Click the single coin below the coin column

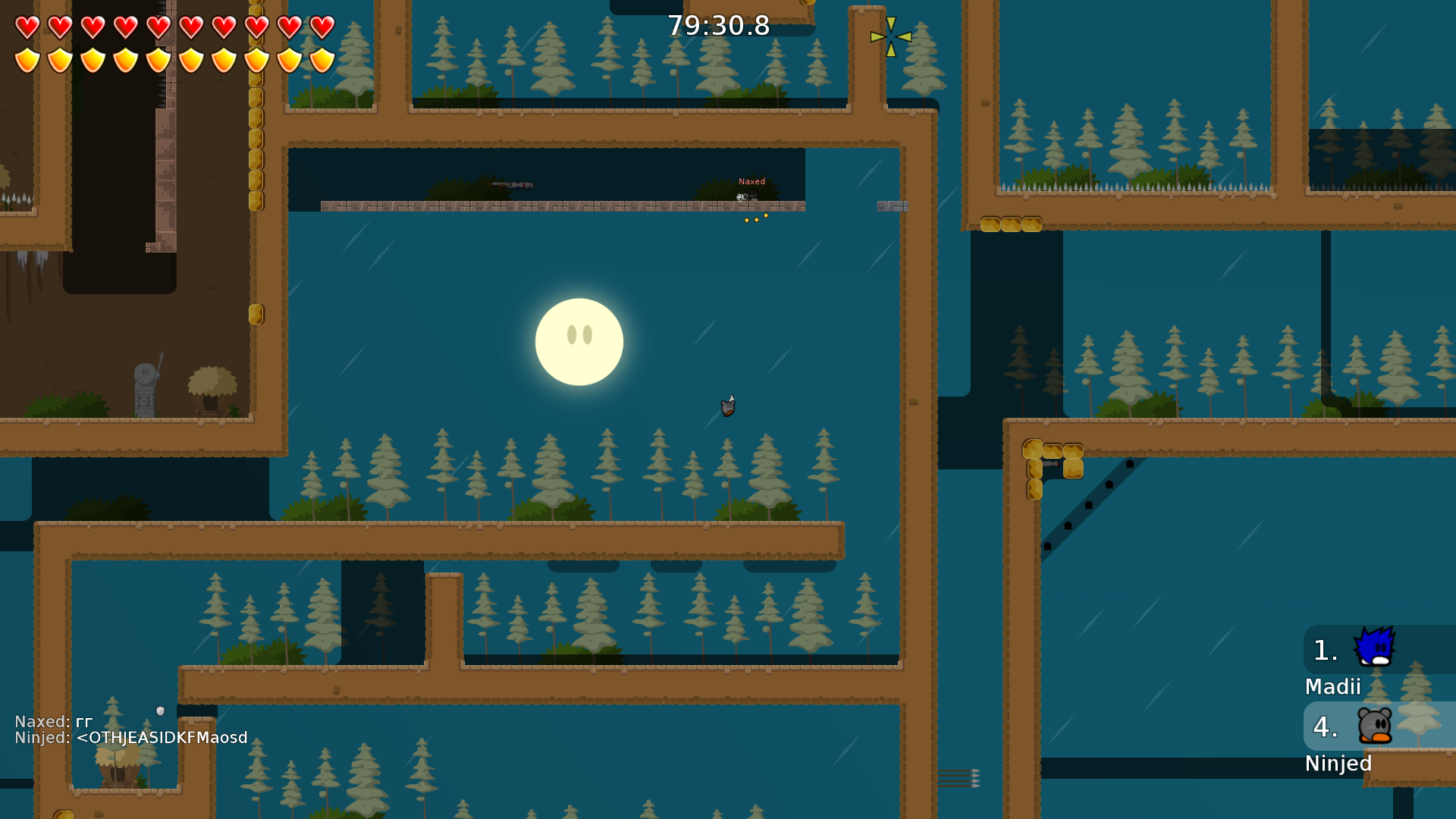point(256,313)
